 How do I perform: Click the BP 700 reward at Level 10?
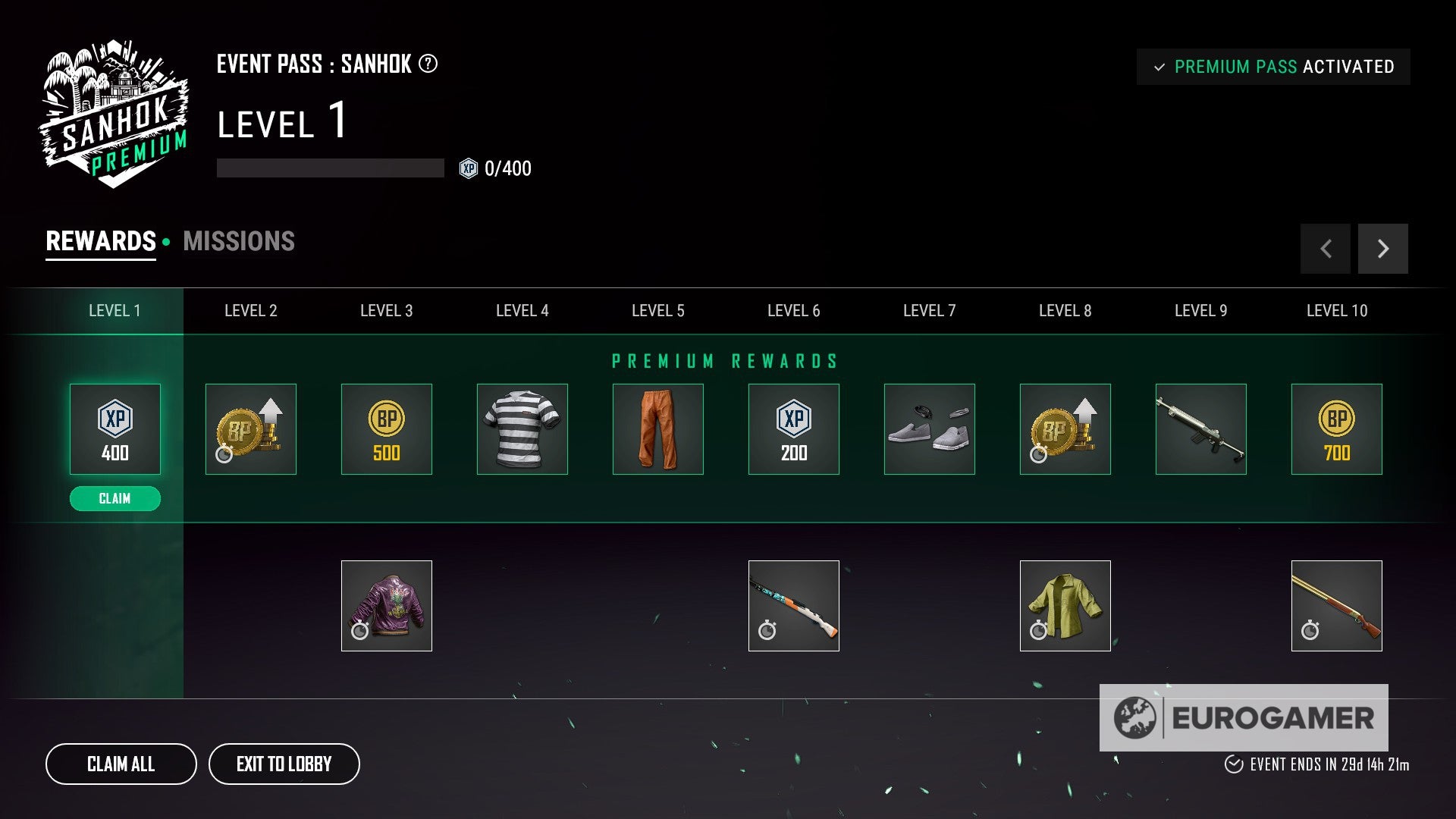click(1337, 428)
